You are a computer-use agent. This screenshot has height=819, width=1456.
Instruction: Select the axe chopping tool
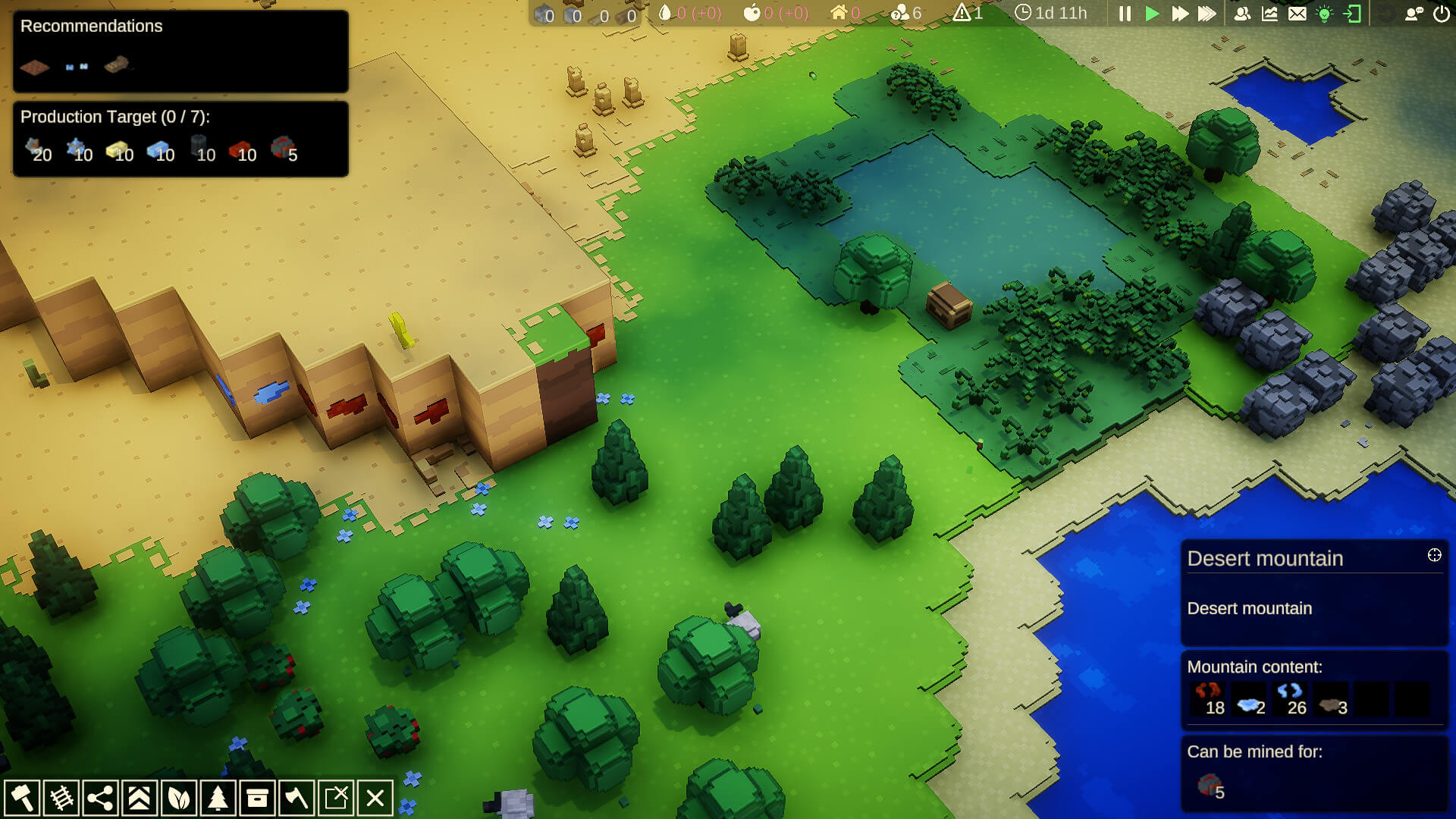click(x=297, y=798)
